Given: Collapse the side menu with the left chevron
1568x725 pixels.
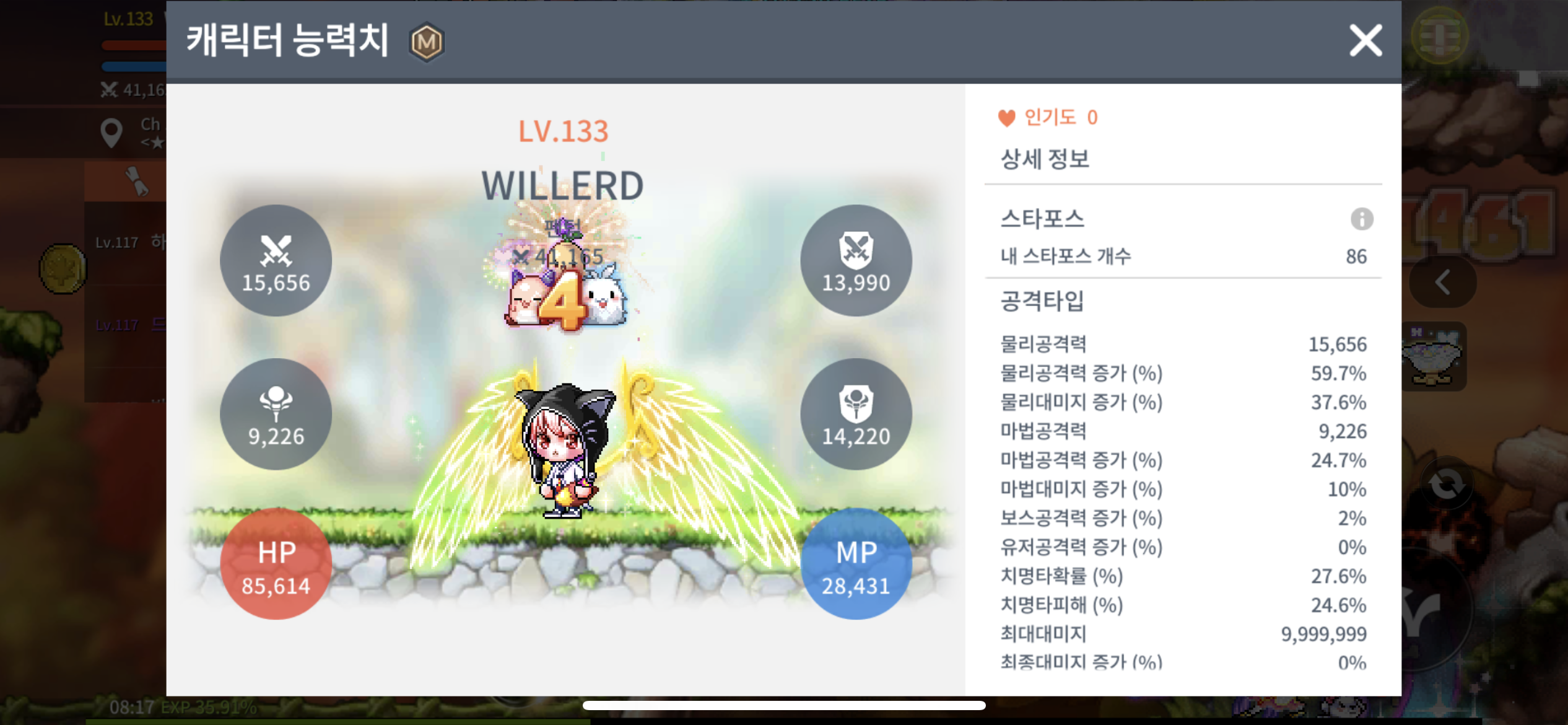Looking at the screenshot, I should (1442, 282).
